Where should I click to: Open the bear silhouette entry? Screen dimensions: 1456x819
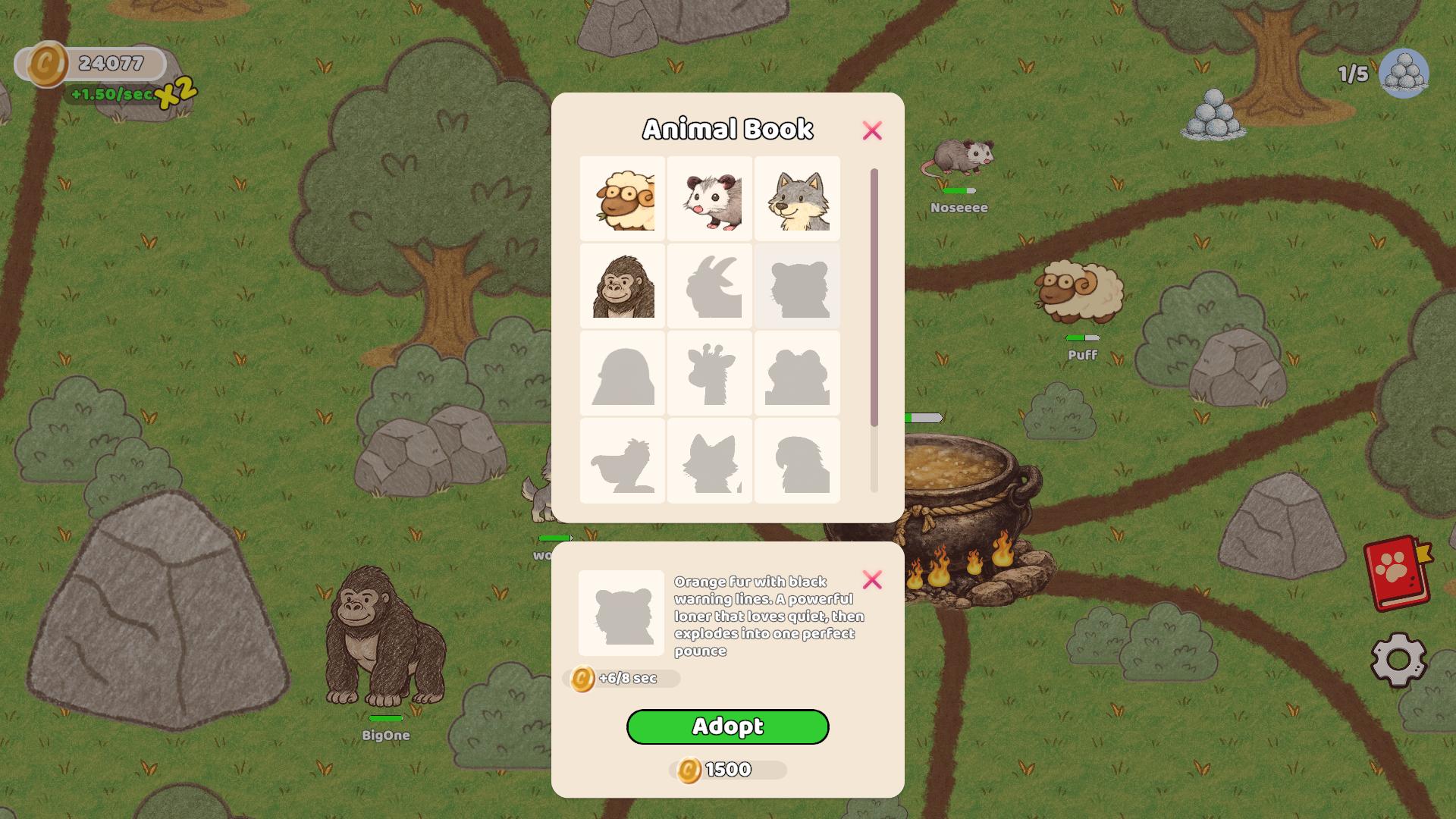pyautogui.click(x=798, y=373)
